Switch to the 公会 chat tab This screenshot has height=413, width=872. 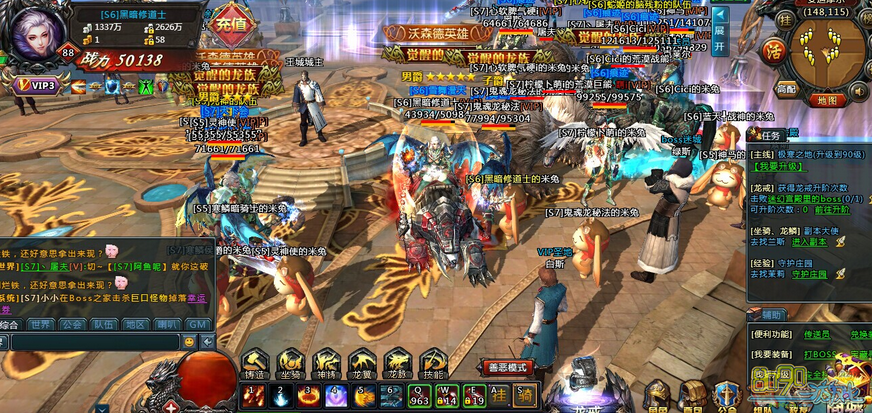pyautogui.click(x=71, y=324)
